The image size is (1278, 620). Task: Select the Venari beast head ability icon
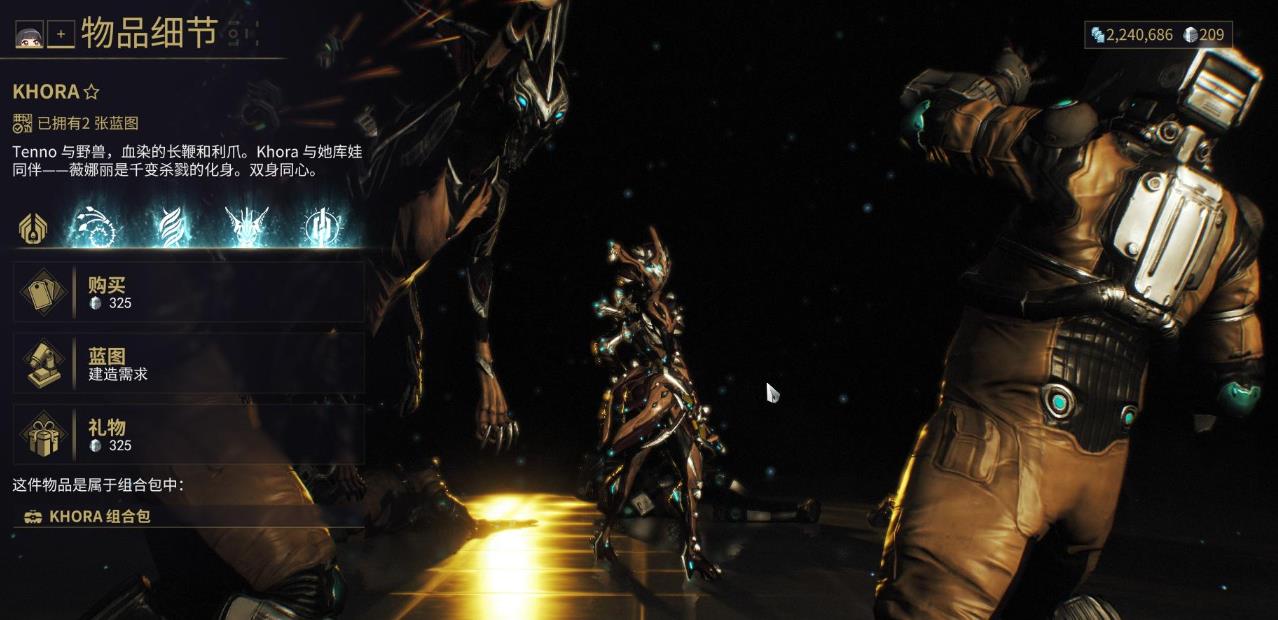pos(246,227)
